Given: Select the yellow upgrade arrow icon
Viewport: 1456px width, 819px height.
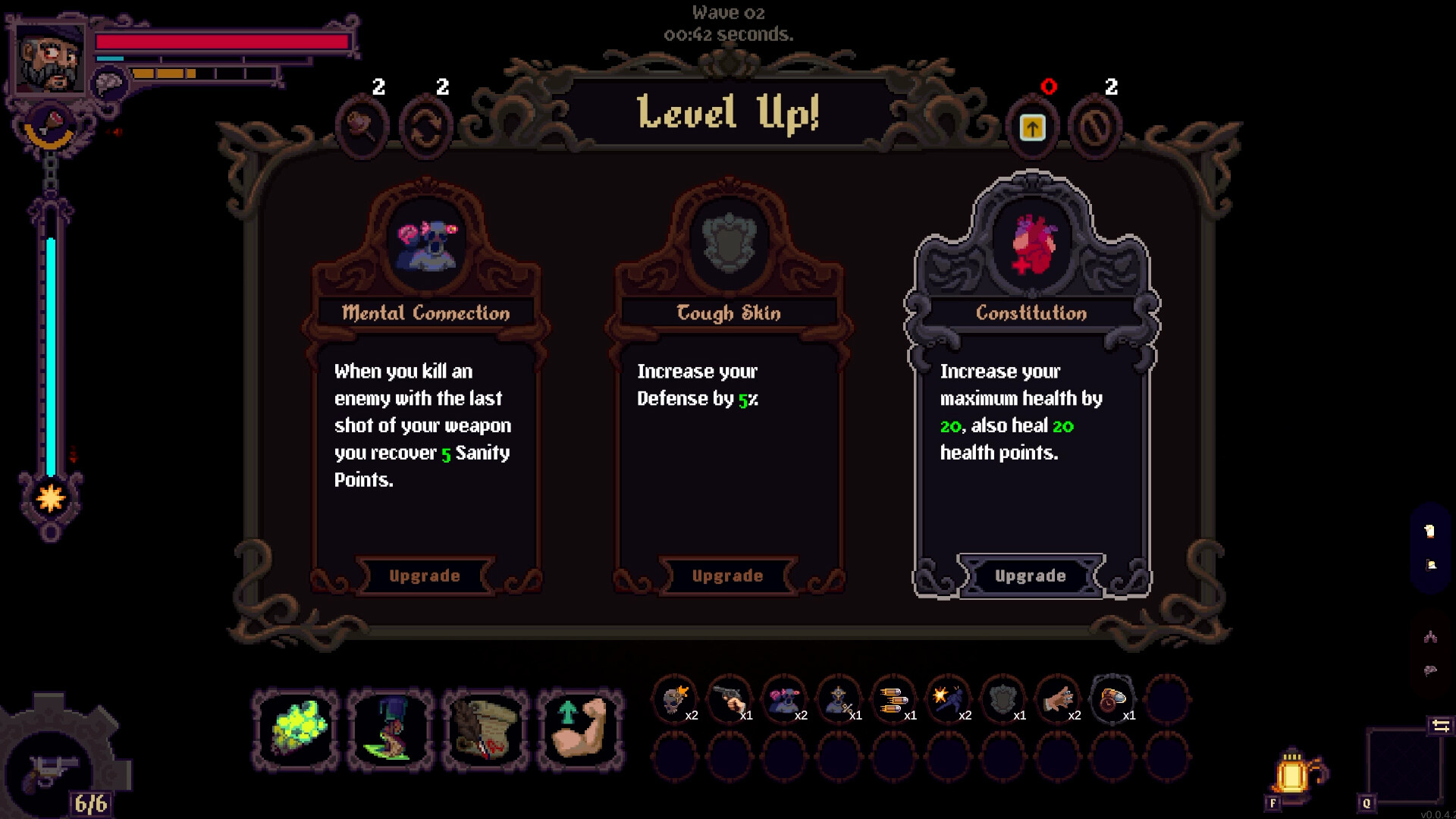Looking at the screenshot, I should 1032,126.
